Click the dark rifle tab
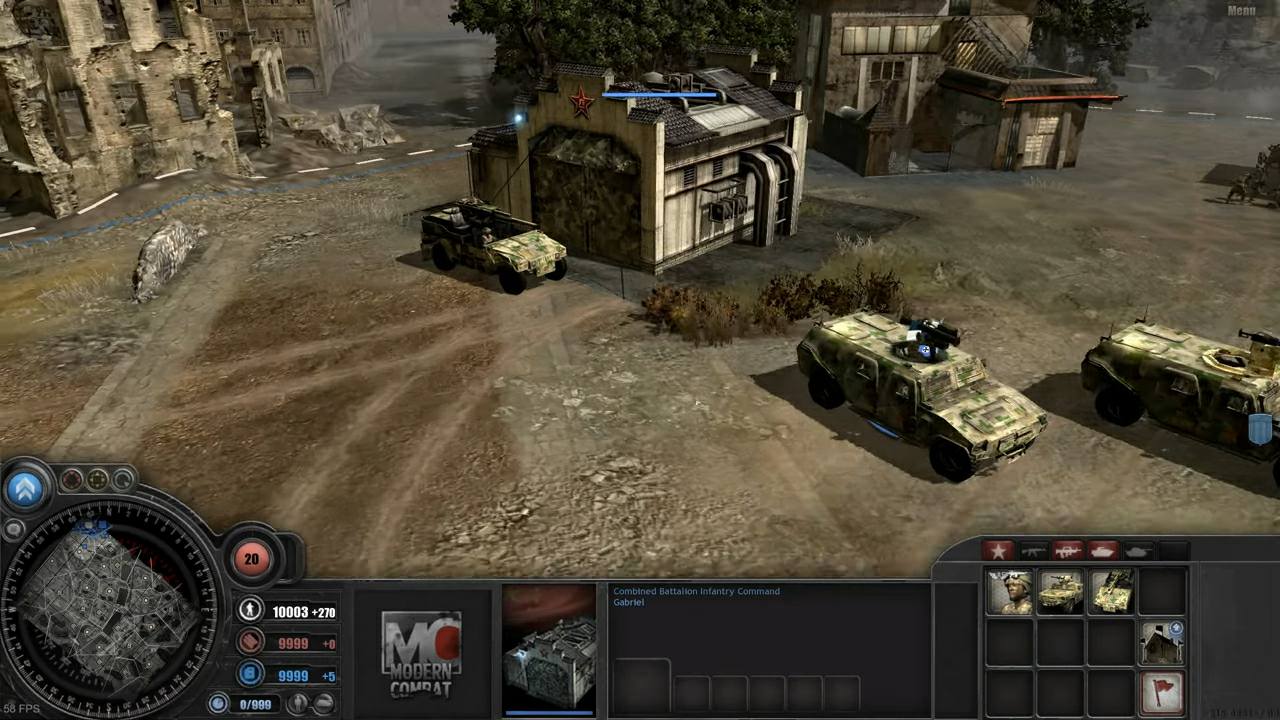This screenshot has width=1280, height=720. pos(1032,550)
